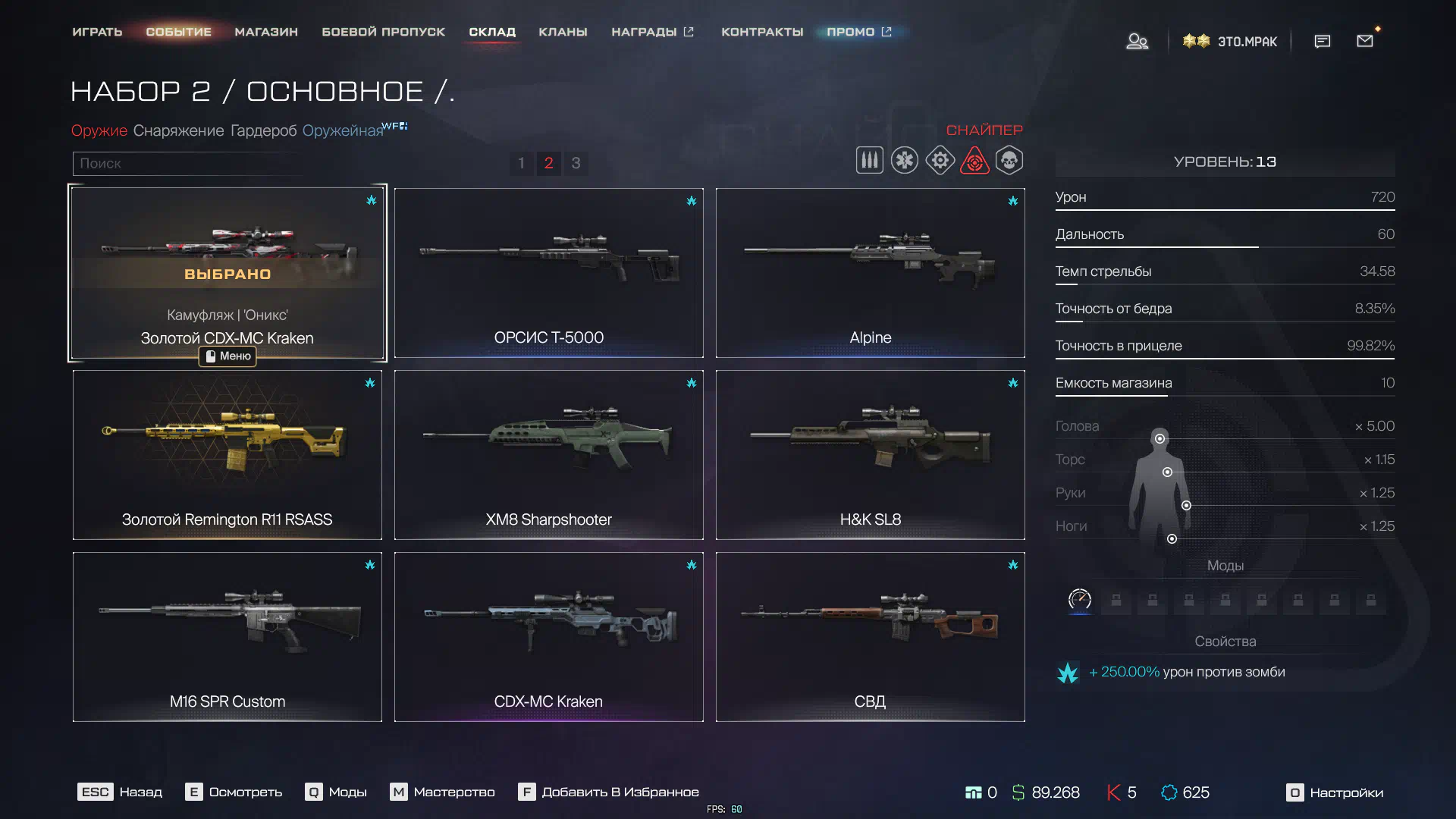Go to weapon page 3

[576, 163]
